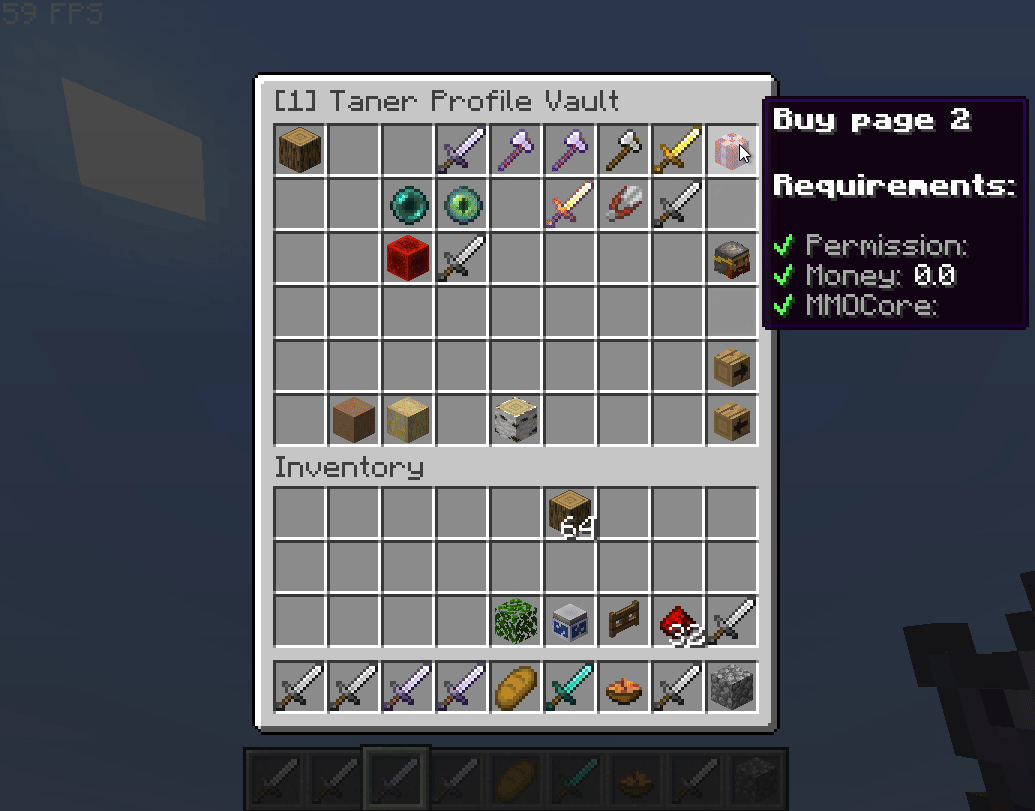Take the eye of ender
The height and width of the screenshot is (811, 1035).
461,205
